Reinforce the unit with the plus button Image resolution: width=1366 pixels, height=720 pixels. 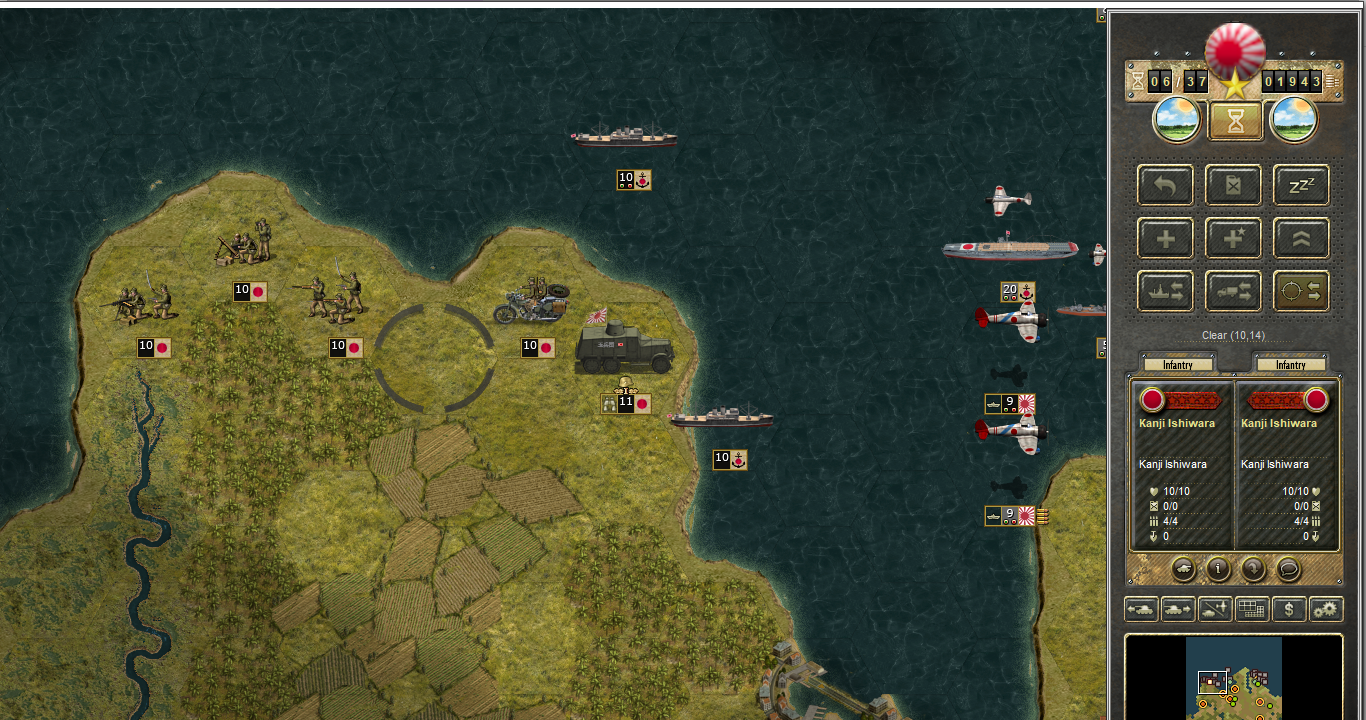coord(1165,239)
